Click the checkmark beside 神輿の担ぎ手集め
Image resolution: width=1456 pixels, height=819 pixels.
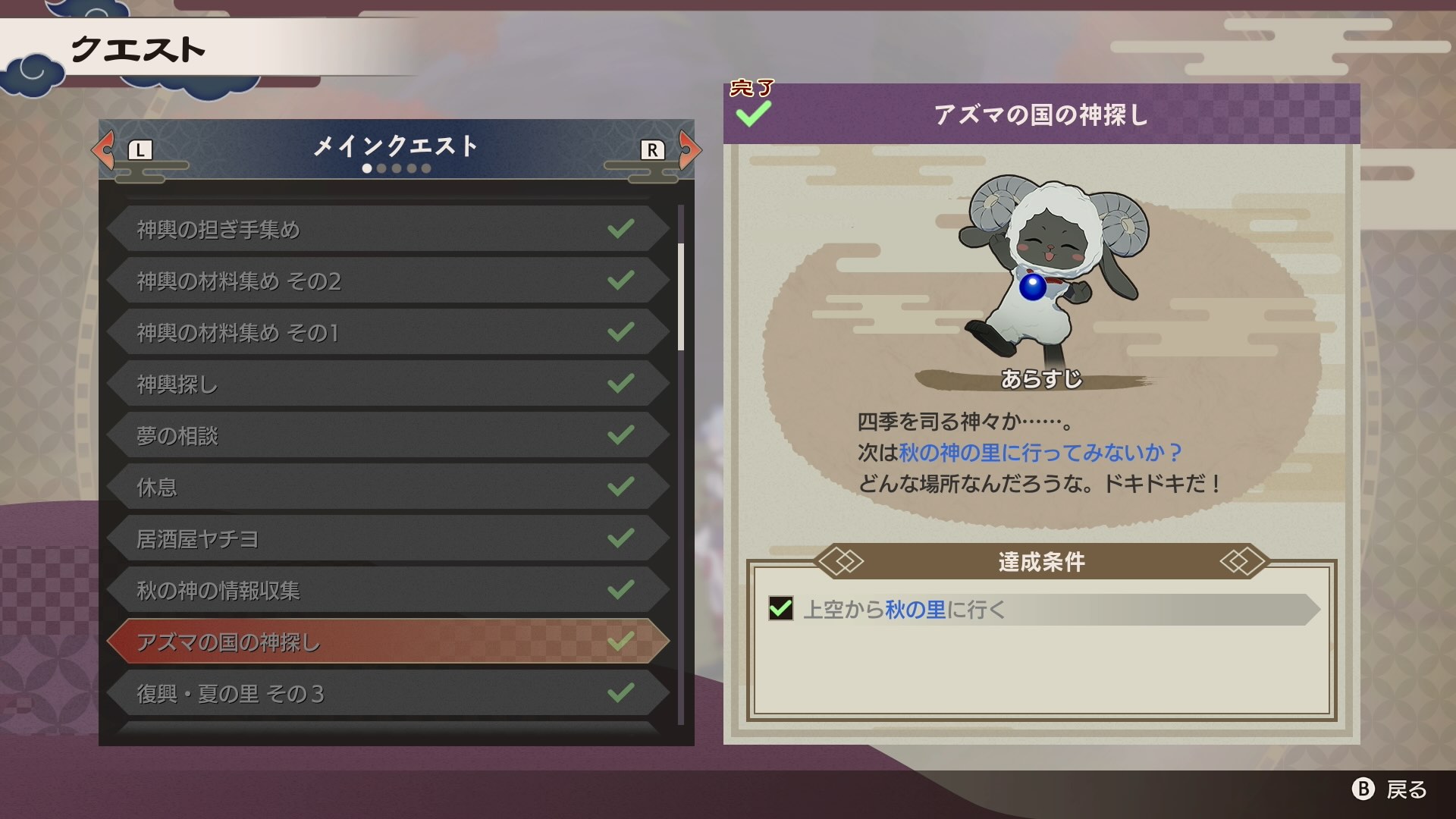click(x=620, y=227)
